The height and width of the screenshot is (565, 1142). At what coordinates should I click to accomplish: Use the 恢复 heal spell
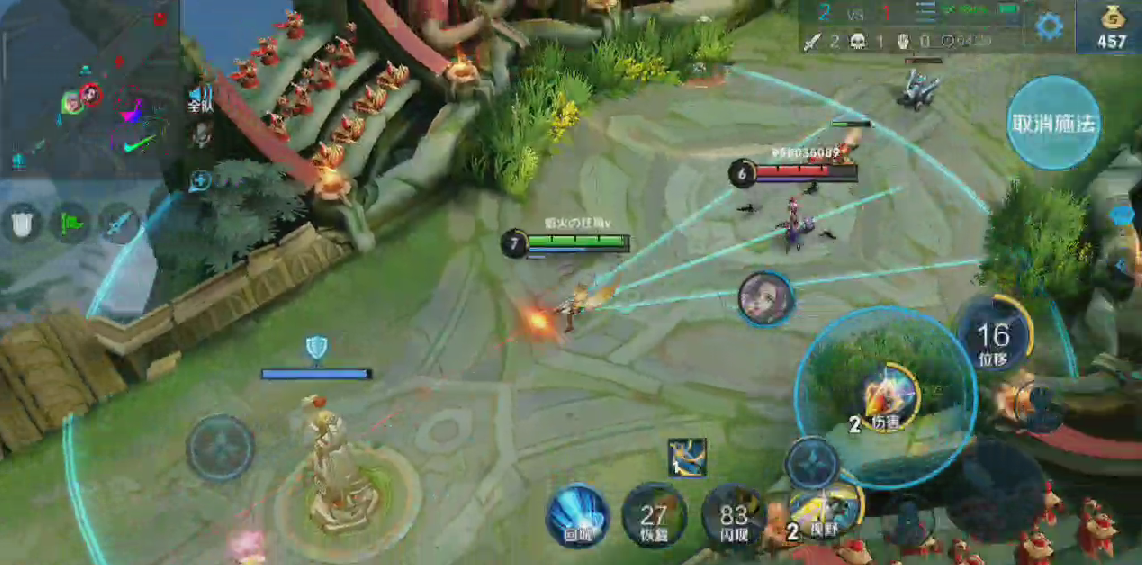click(654, 516)
